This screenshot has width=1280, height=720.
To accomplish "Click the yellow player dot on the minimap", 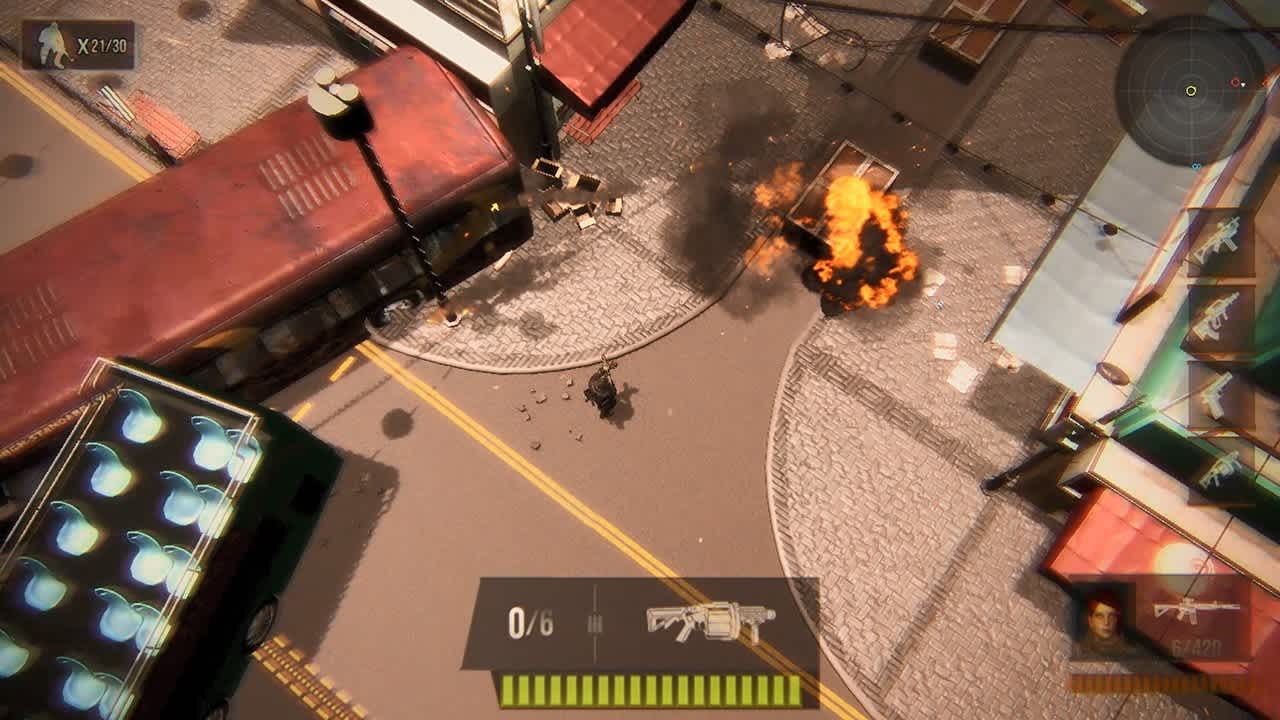I will (x=1191, y=90).
